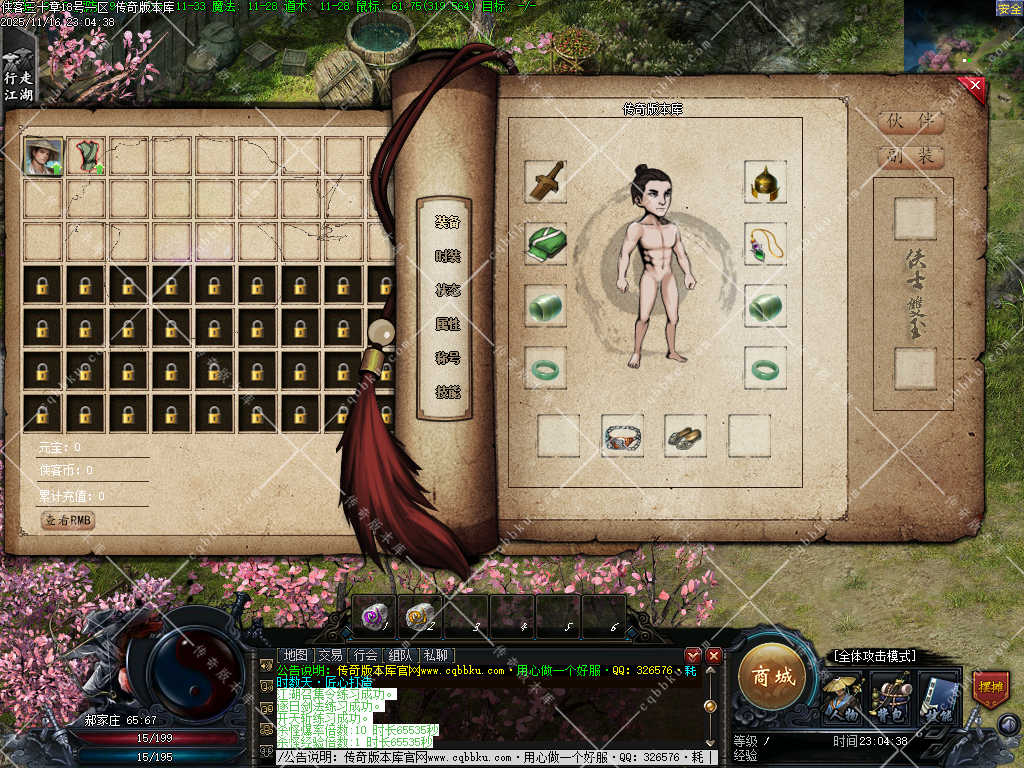Close the character equipment panel
Screen dimensions: 1024x768
click(x=975, y=87)
